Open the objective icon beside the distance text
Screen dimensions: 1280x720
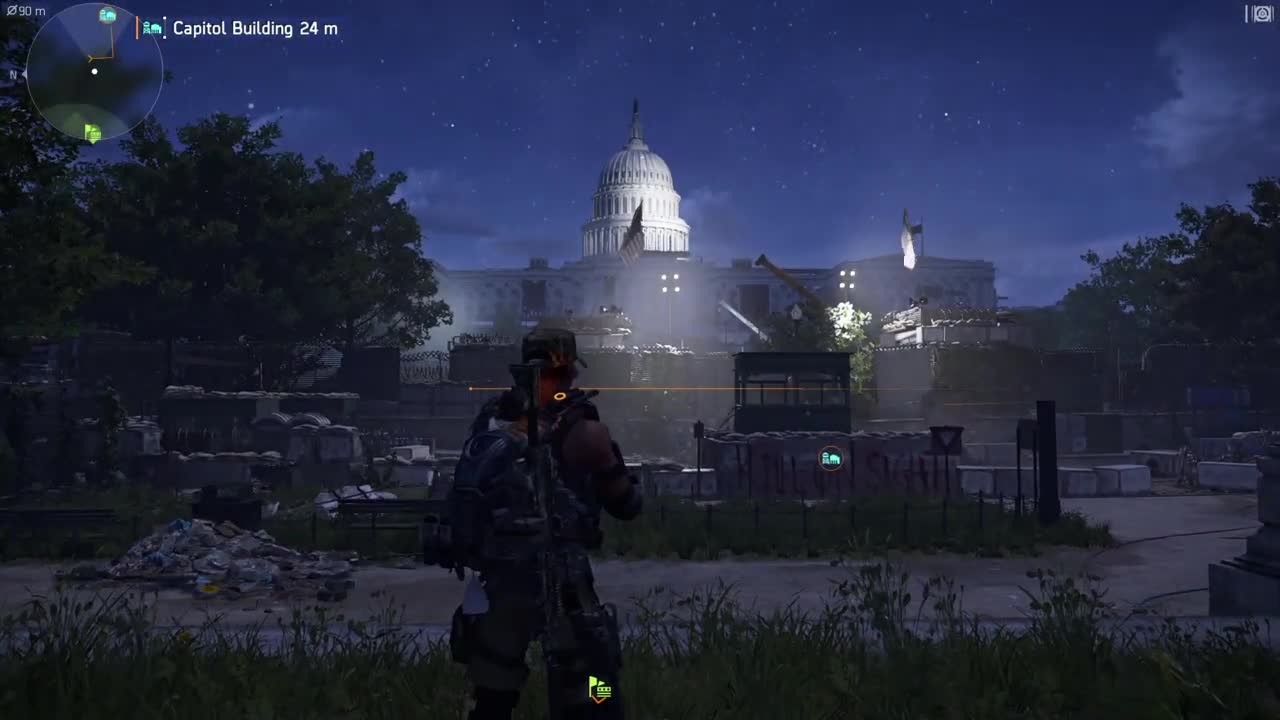pos(152,28)
